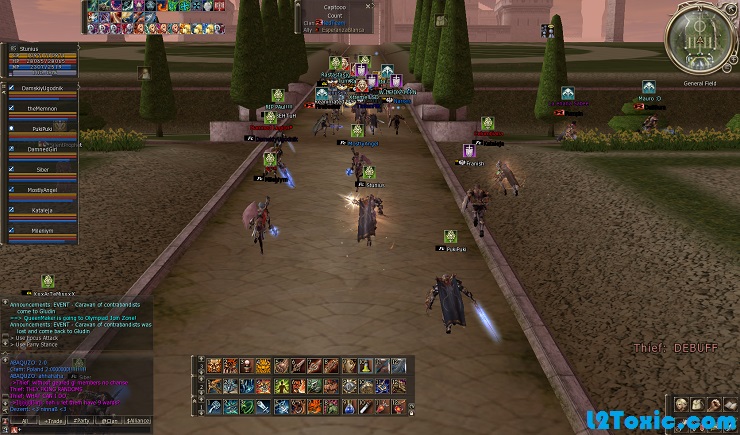740x435 pixels.
Task: Switch to the @Clan chat tab
Action: 109,422
